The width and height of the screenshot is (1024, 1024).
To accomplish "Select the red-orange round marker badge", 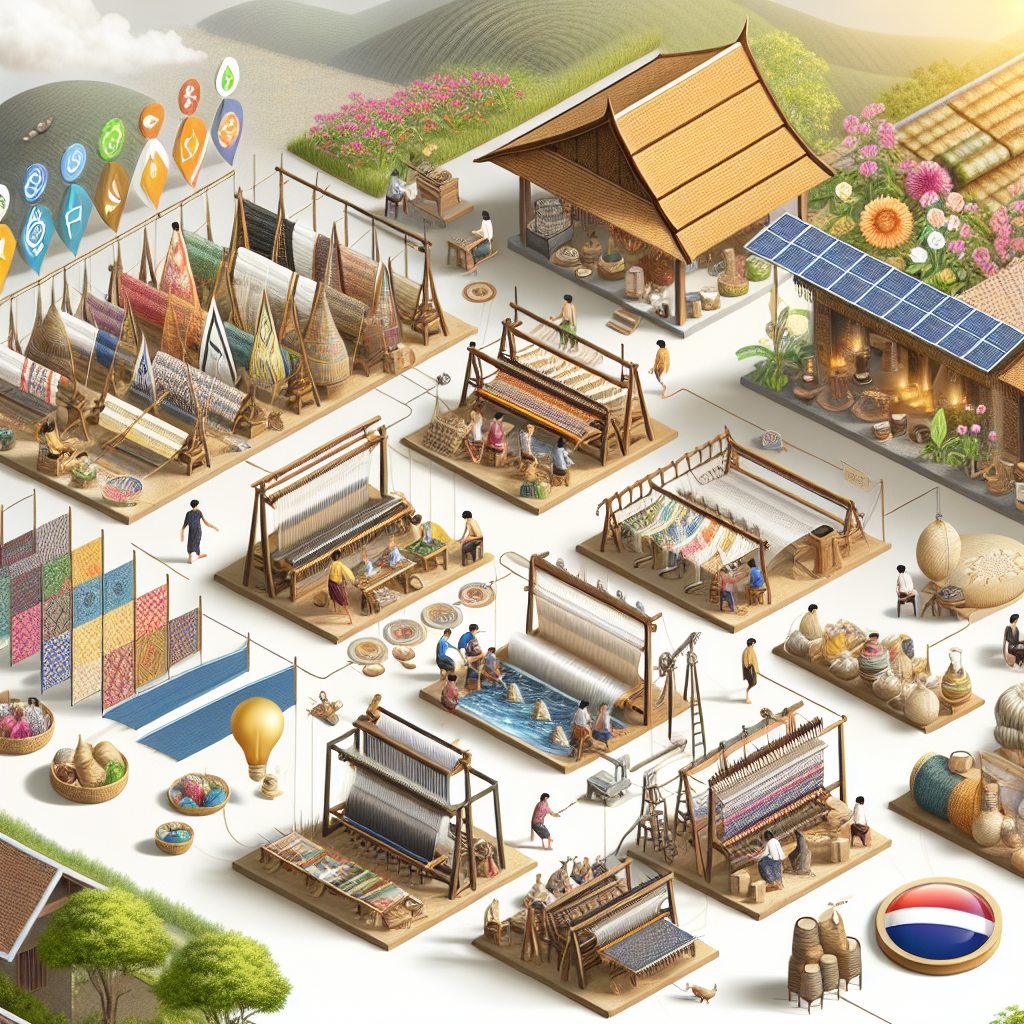I will [189, 96].
